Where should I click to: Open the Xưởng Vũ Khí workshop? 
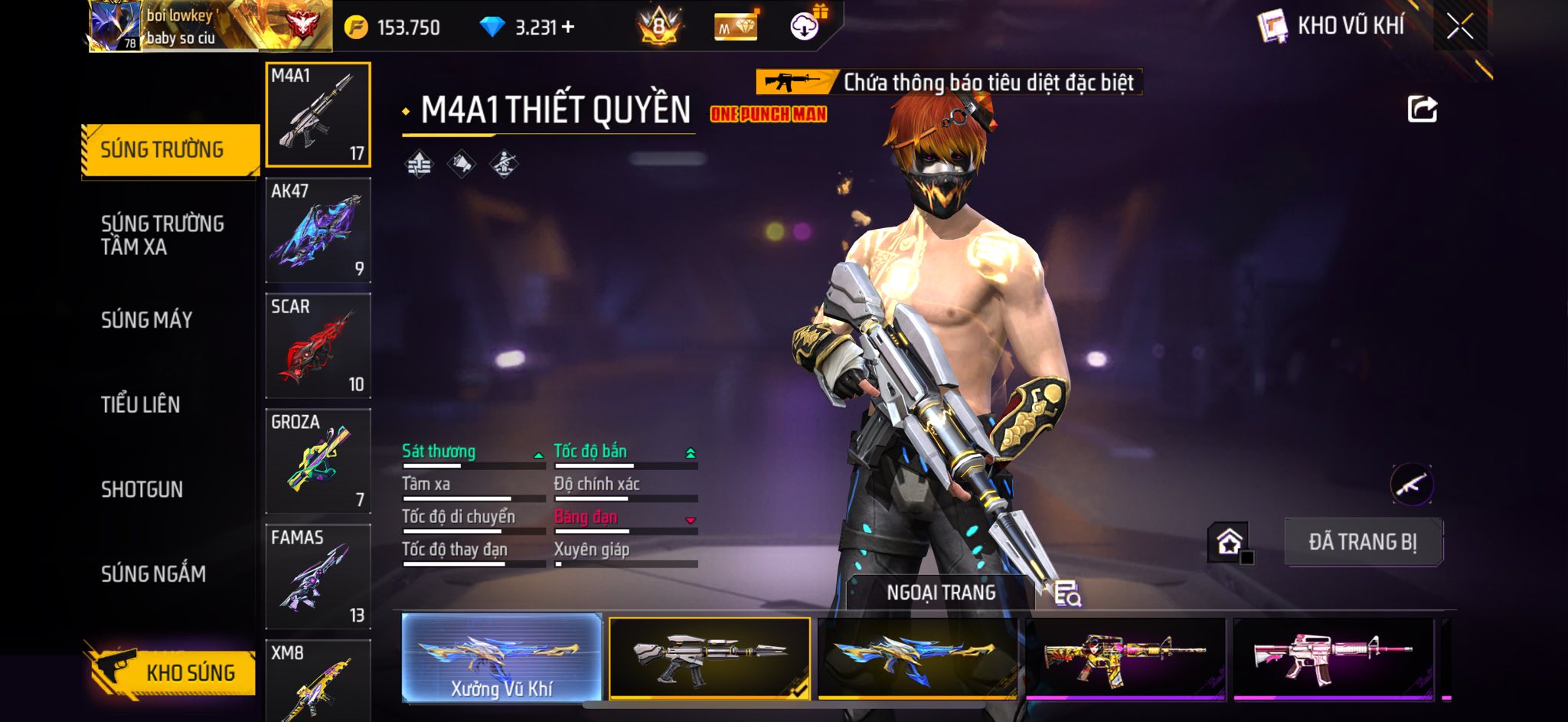point(501,658)
